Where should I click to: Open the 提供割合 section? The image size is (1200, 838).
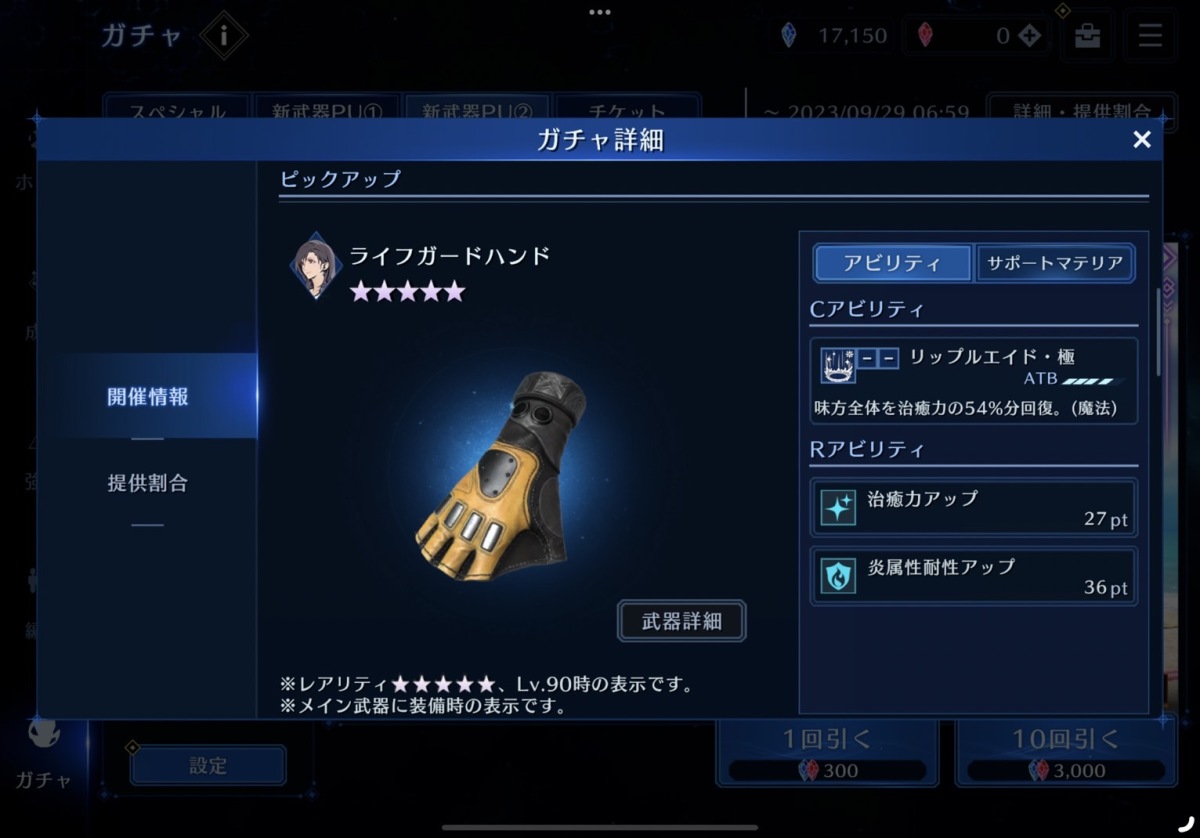click(x=147, y=483)
